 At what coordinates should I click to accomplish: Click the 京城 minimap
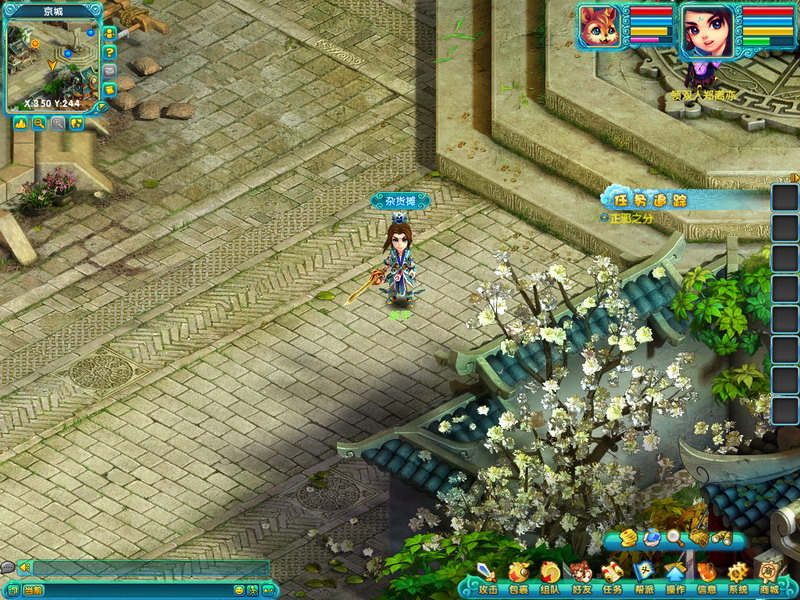50,62
